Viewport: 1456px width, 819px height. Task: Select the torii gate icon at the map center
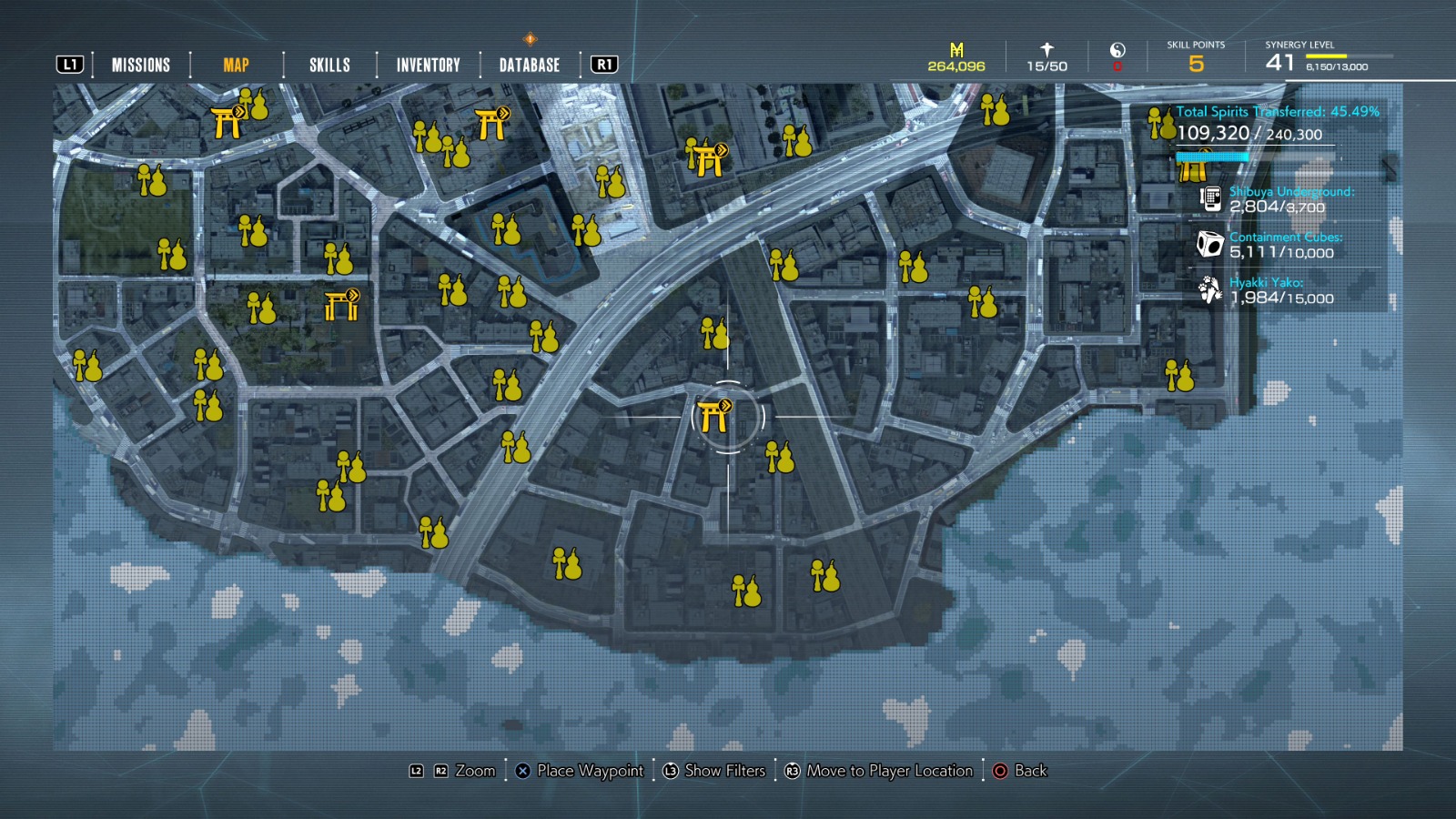[713, 414]
